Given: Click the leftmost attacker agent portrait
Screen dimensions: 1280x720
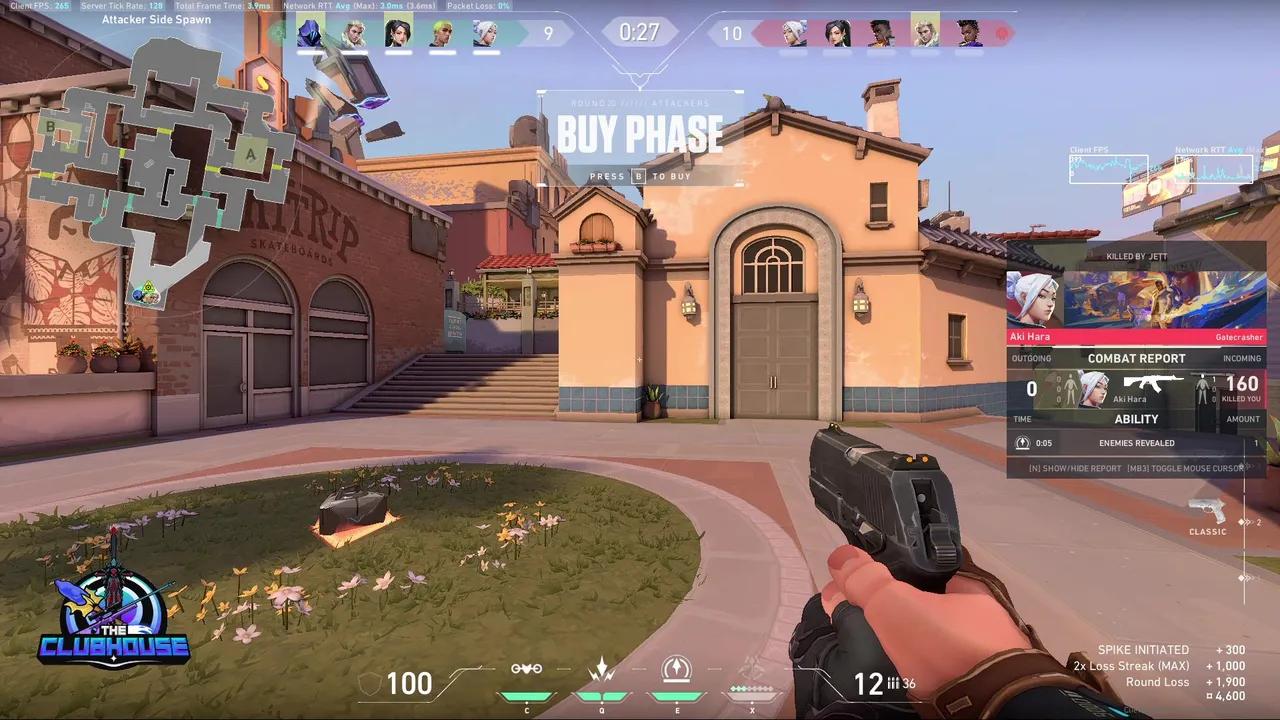Looking at the screenshot, I should tap(310, 33).
